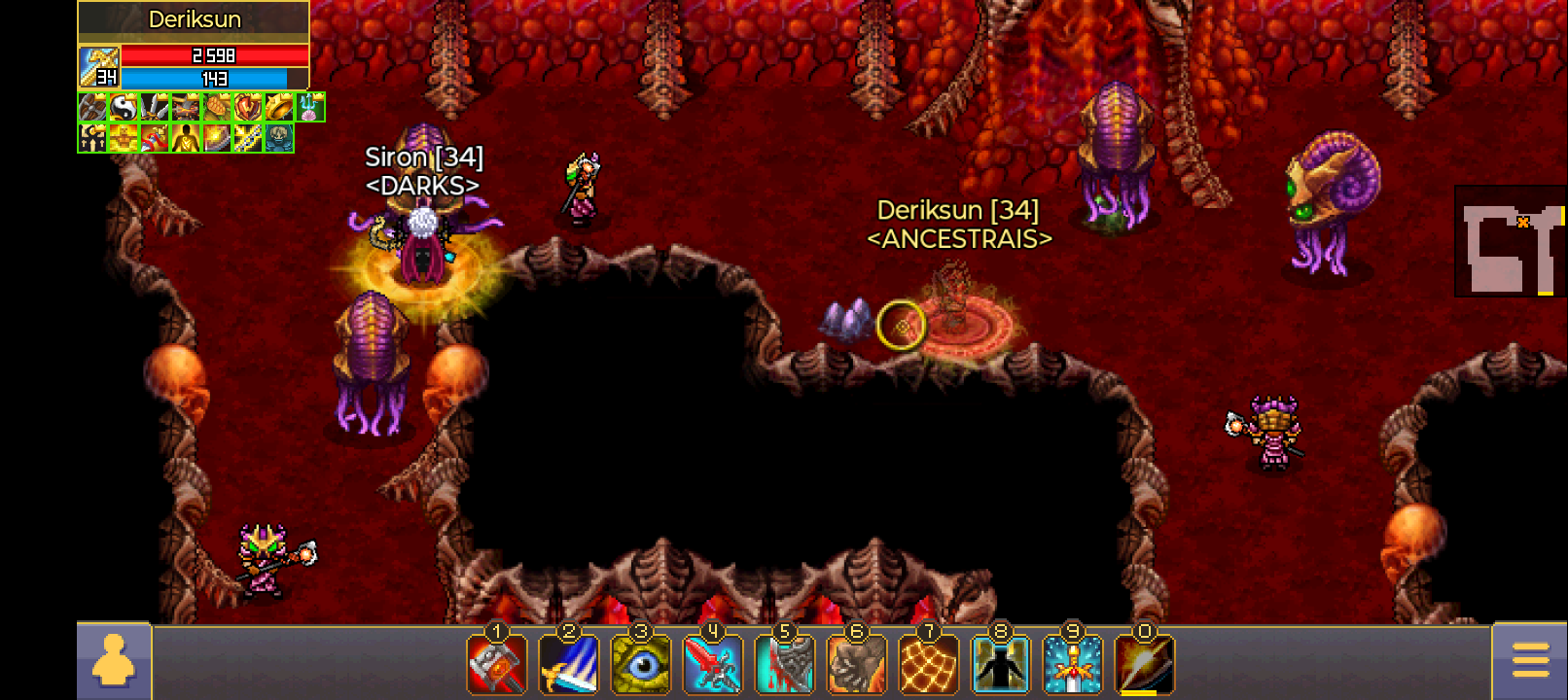Open the main menu hamburger button
This screenshot has height=700, width=1568.
(x=1530, y=661)
